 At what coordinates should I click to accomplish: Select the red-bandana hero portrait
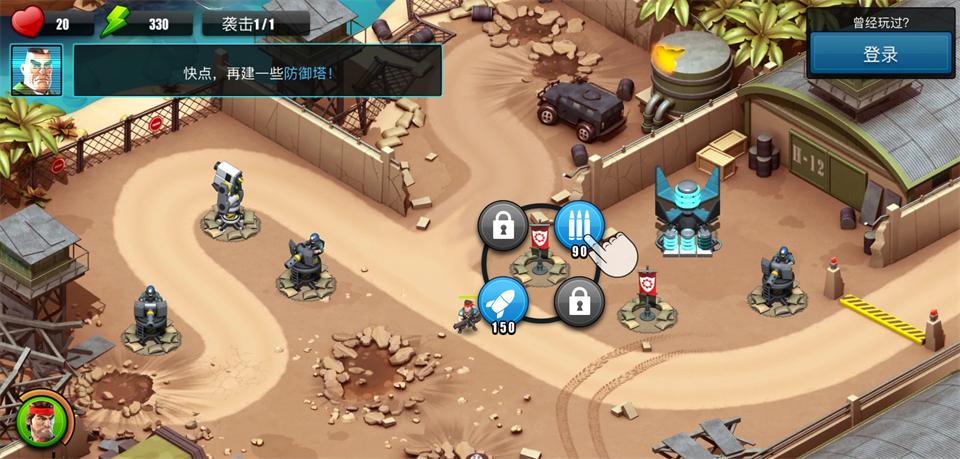tap(43, 420)
